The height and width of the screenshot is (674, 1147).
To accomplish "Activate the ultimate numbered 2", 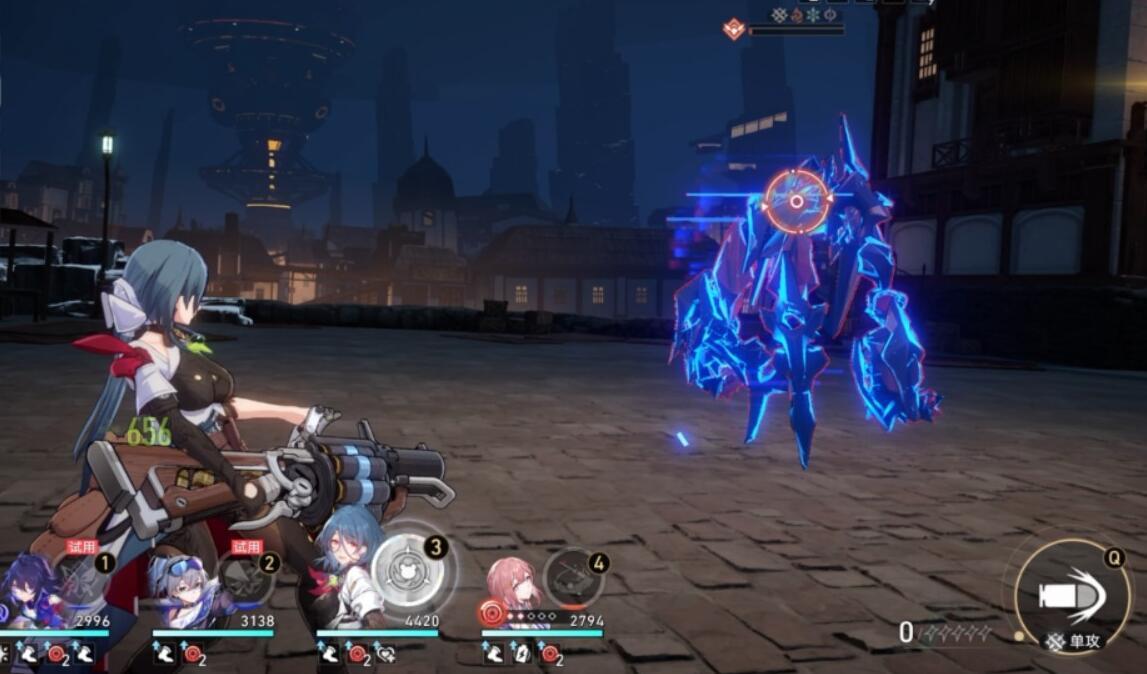I will [245, 580].
